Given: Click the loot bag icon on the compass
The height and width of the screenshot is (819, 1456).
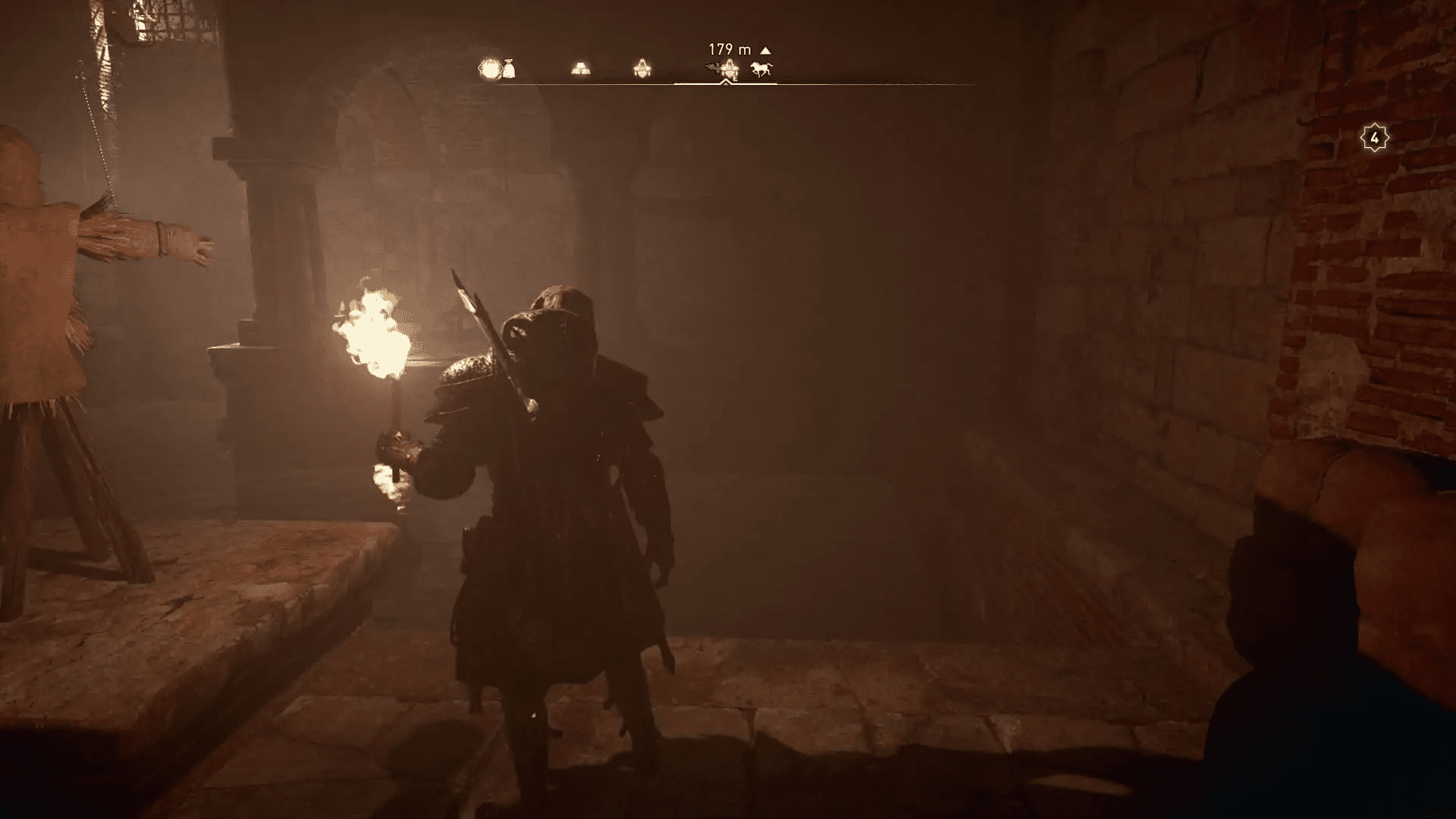Looking at the screenshot, I should tap(508, 69).
